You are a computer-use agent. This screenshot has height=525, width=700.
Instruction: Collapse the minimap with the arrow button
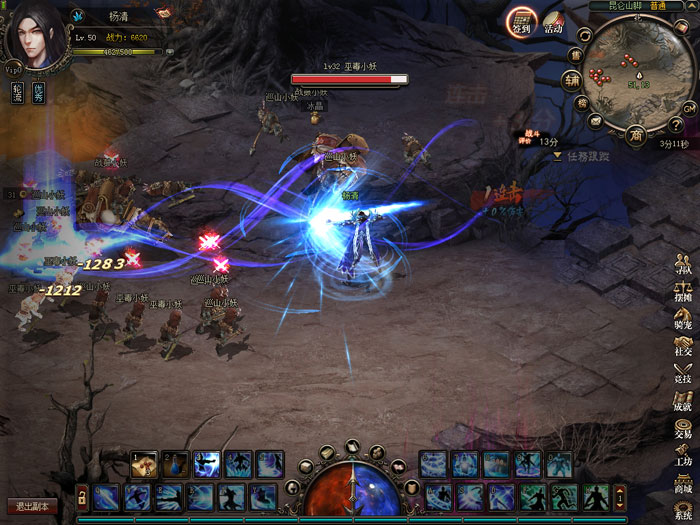[x=693, y=6]
